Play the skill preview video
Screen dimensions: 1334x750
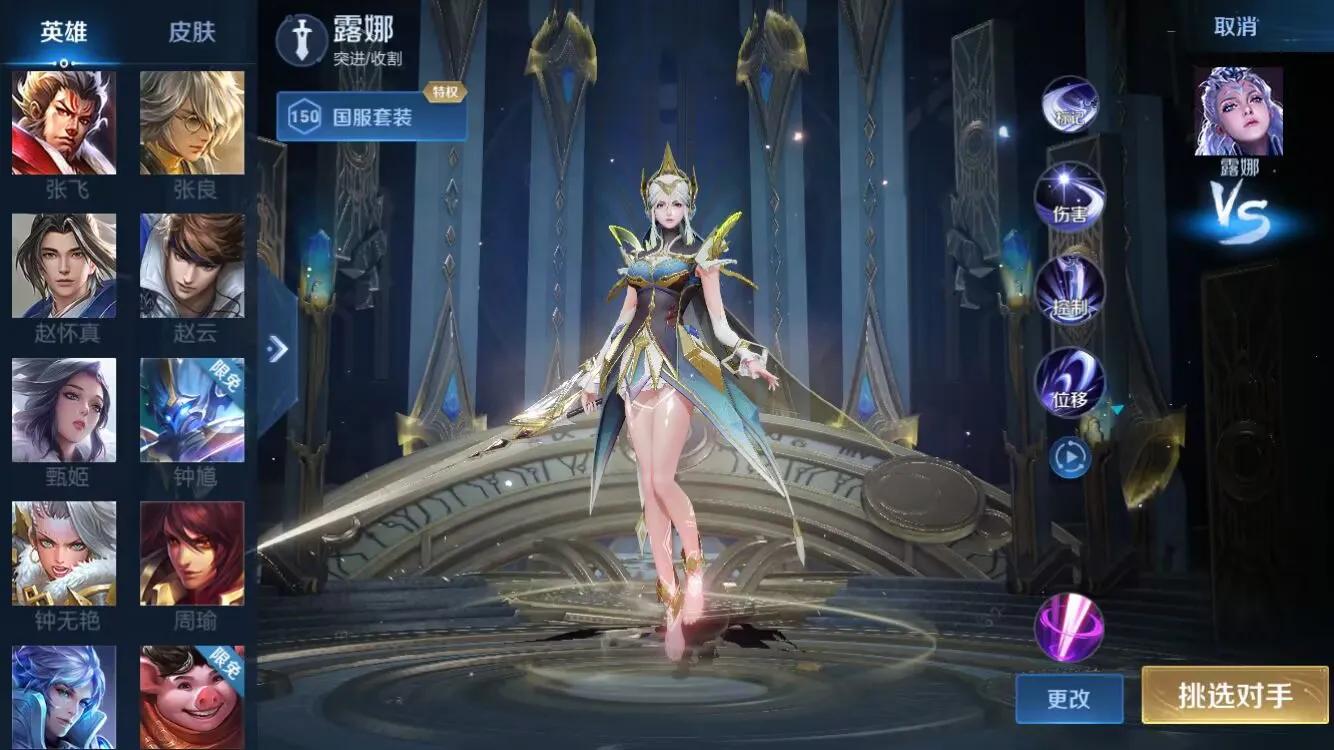1070,458
